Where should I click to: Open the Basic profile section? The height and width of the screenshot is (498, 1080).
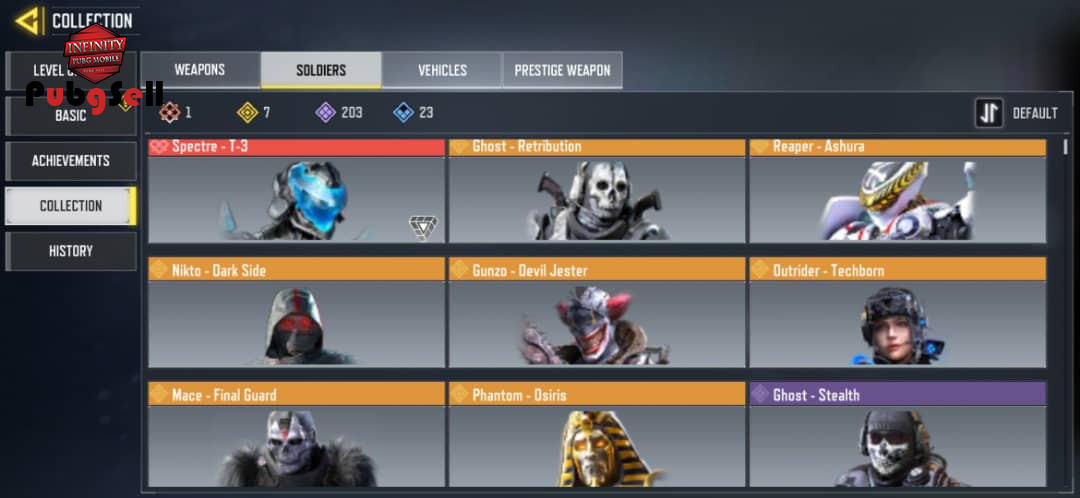pyautogui.click(x=71, y=116)
